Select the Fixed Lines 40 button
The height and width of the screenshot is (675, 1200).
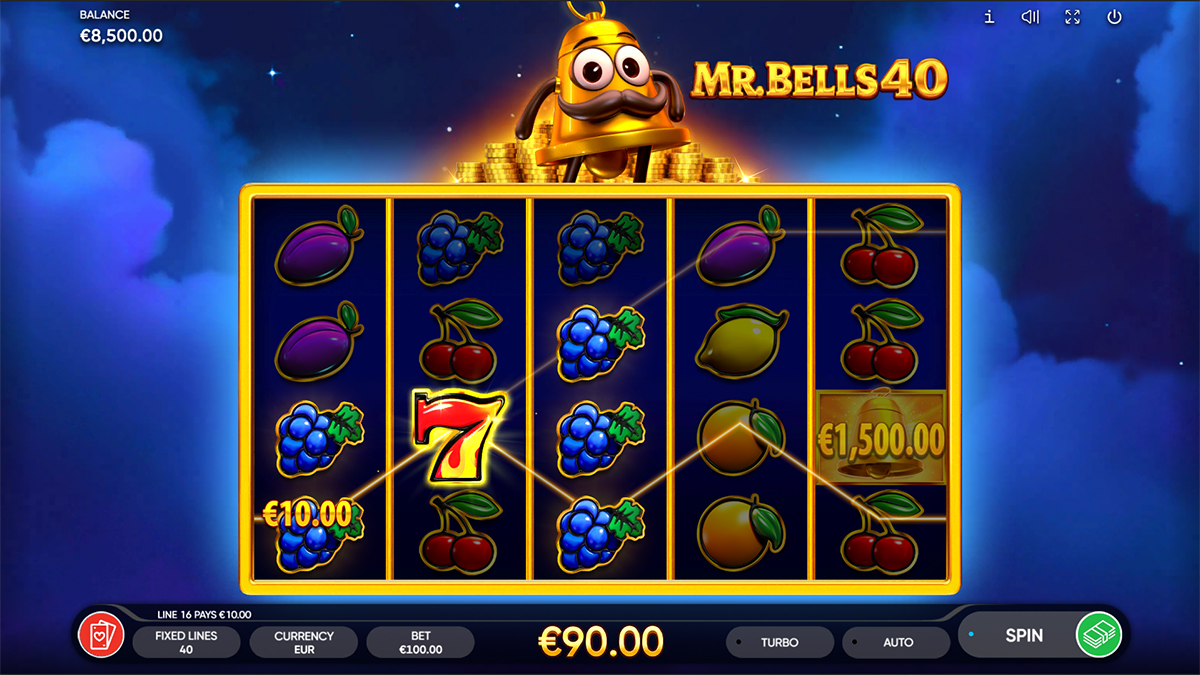pyautogui.click(x=186, y=642)
